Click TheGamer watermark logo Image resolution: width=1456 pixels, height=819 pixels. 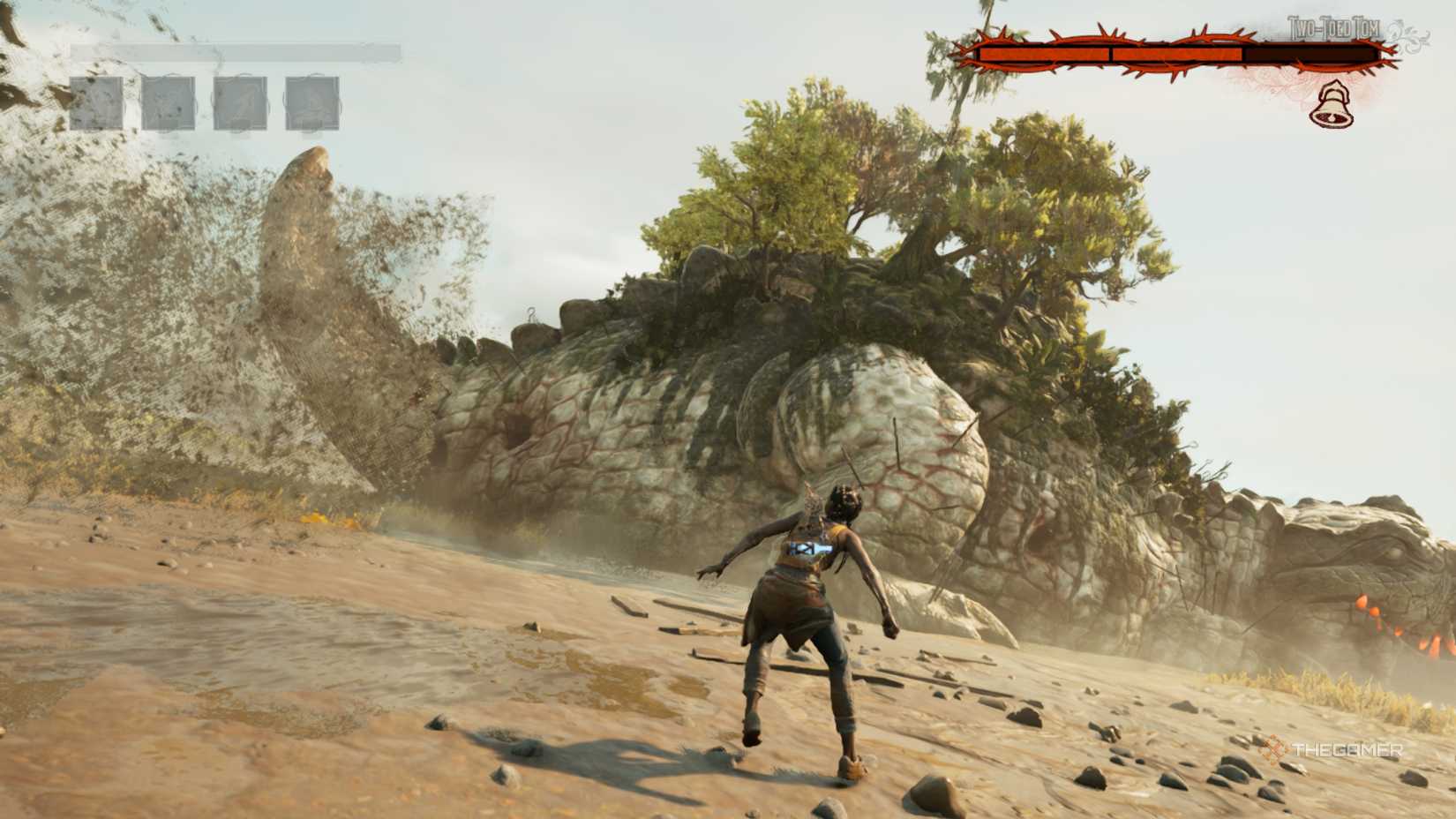coord(1332,748)
